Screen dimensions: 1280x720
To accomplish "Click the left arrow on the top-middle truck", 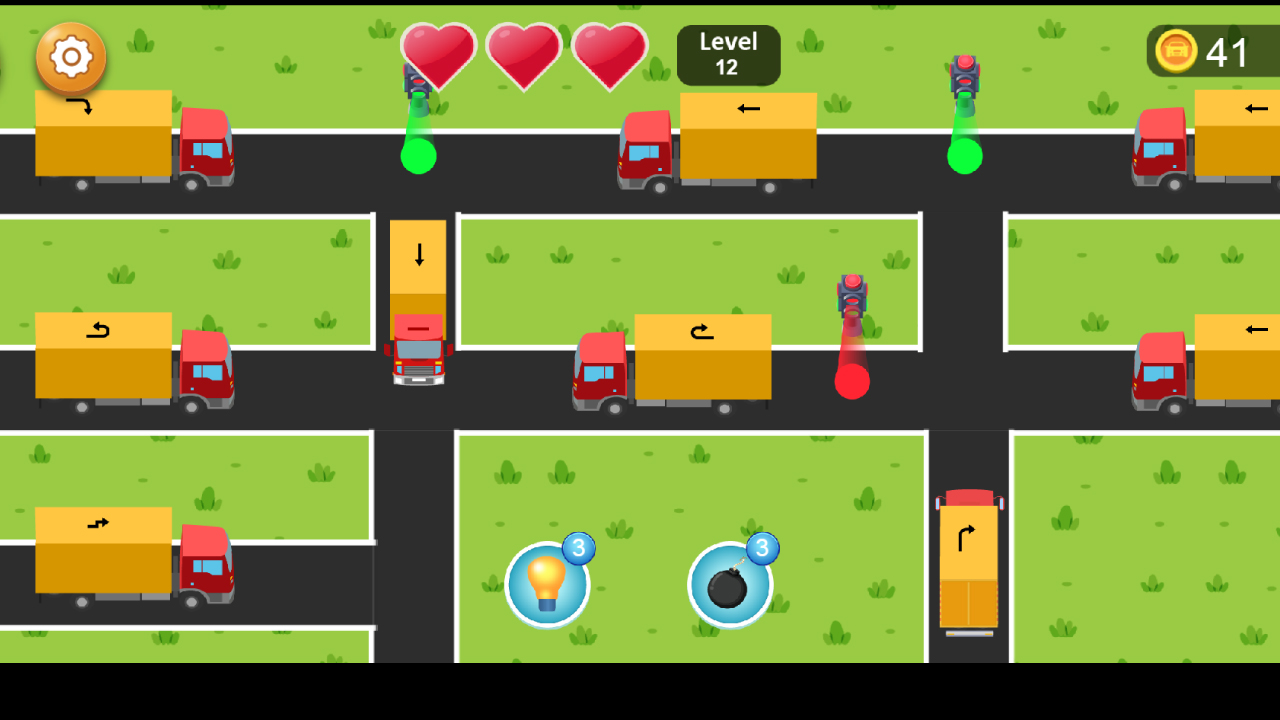I will pos(747,109).
